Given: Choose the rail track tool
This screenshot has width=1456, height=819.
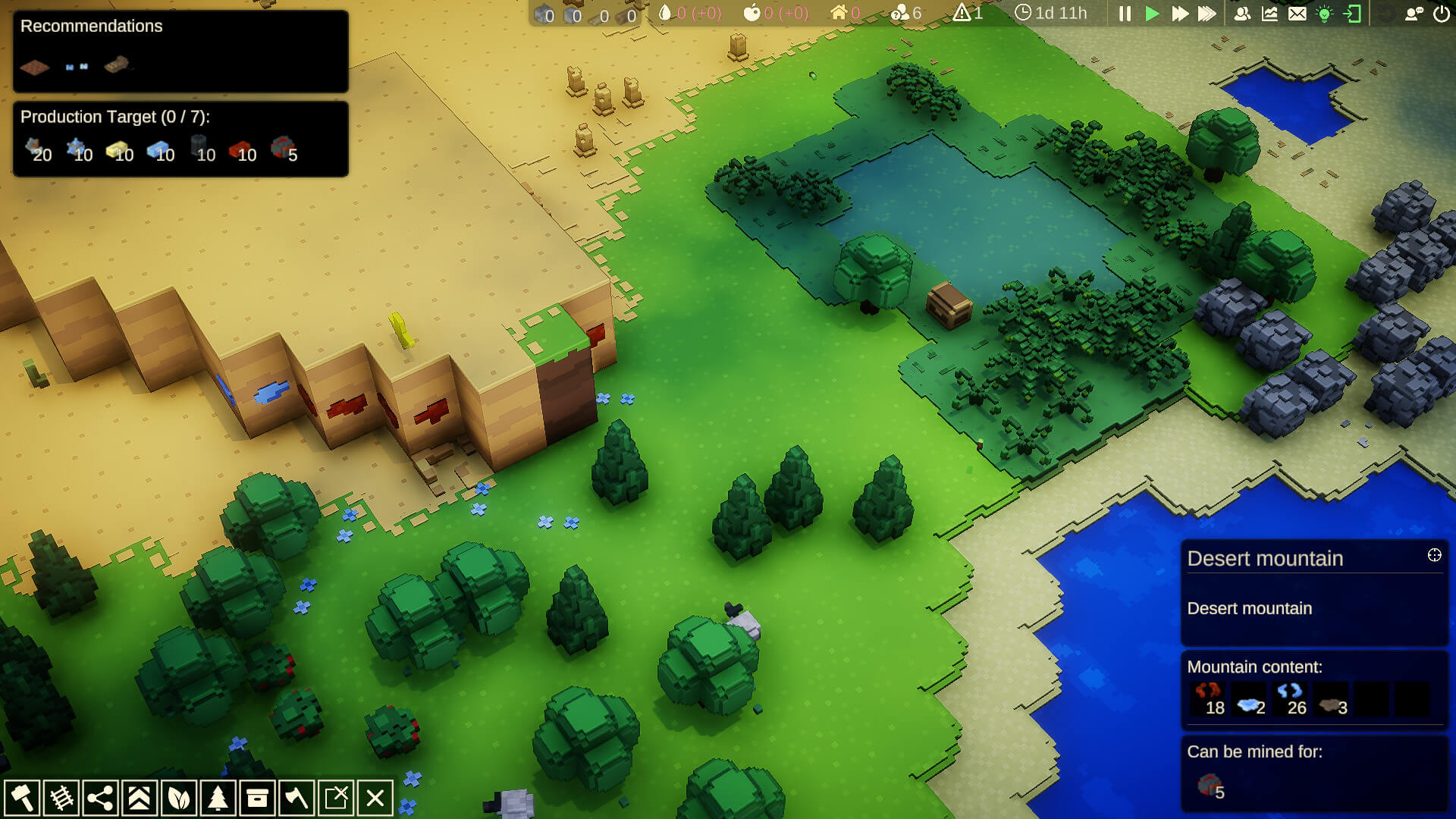Looking at the screenshot, I should coord(61,798).
